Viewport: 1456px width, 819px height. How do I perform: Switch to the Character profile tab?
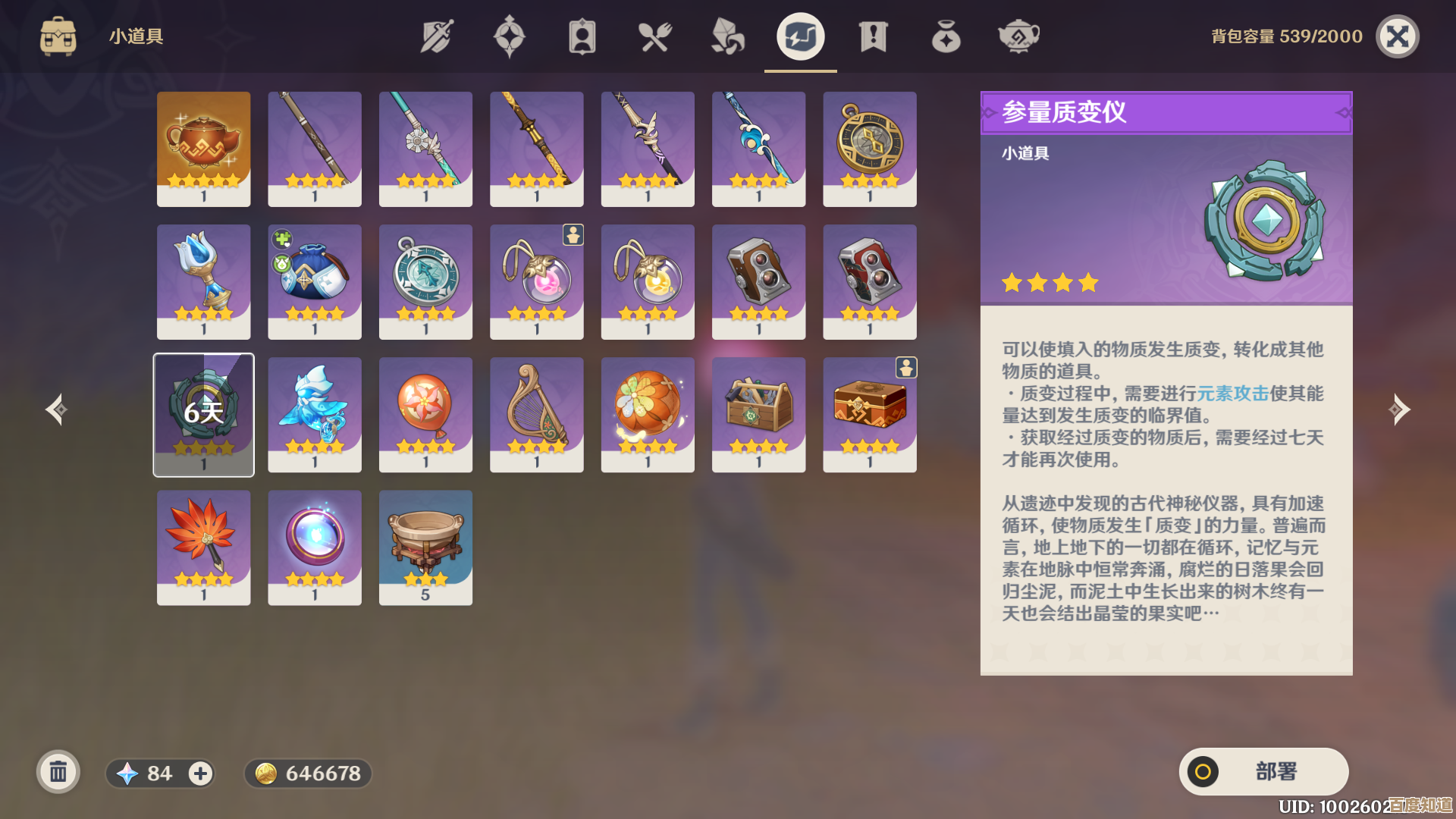click(582, 35)
